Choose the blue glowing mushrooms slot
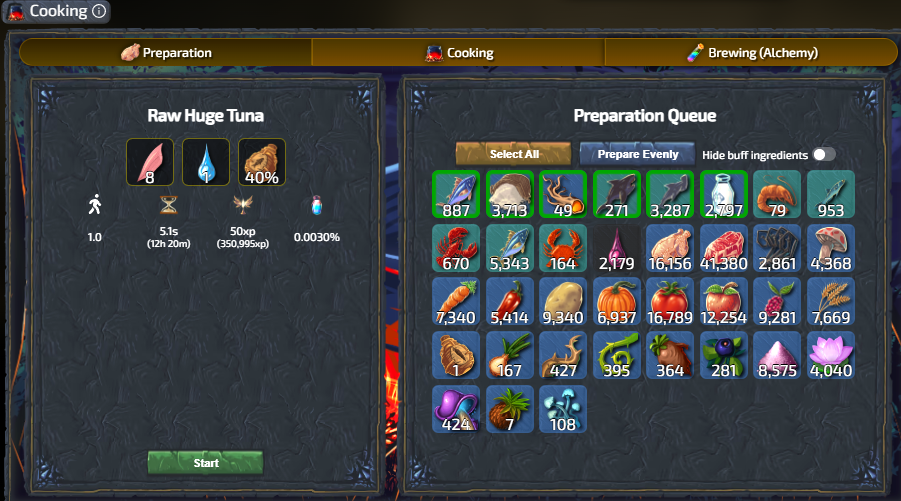The image size is (901, 501). click(x=563, y=410)
